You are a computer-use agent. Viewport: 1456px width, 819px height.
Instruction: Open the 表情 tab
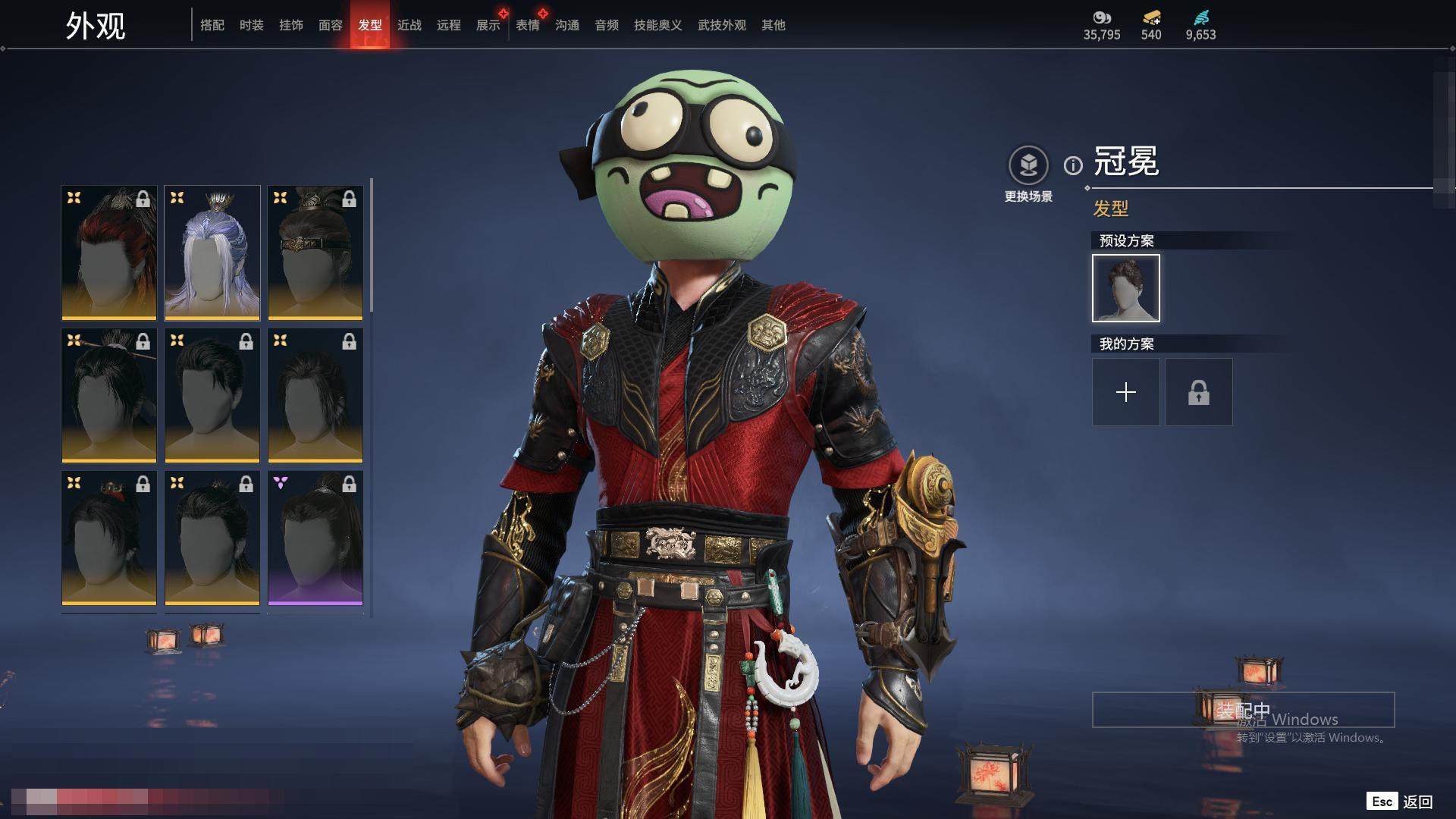(528, 25)
